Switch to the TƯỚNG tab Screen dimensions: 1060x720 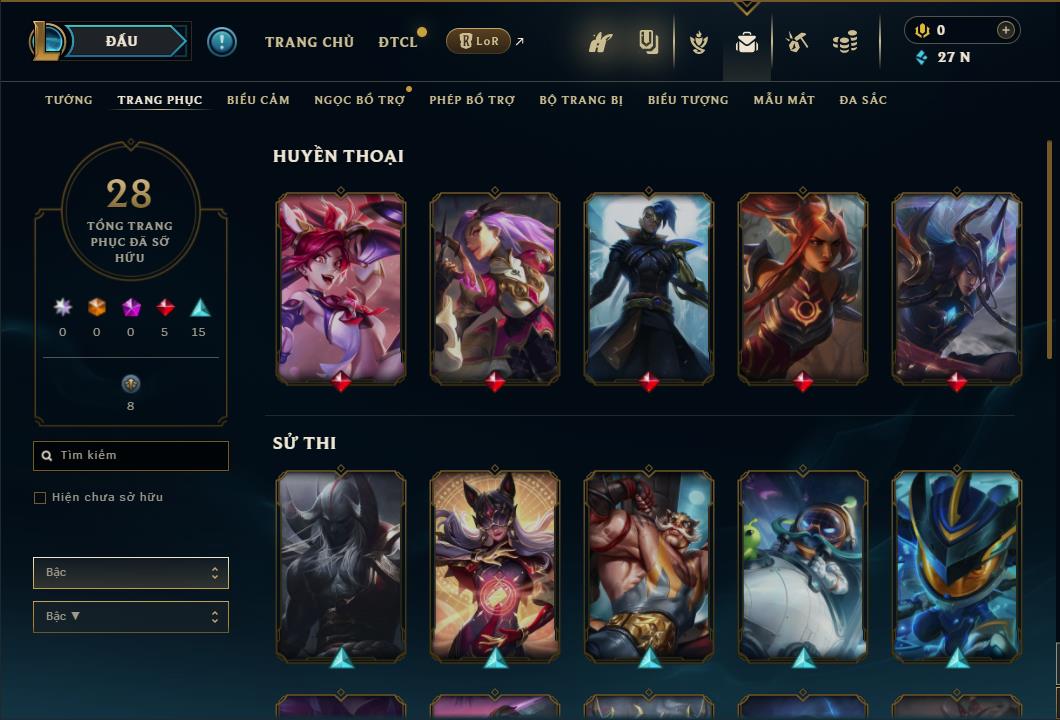click(x=69, y=100)
